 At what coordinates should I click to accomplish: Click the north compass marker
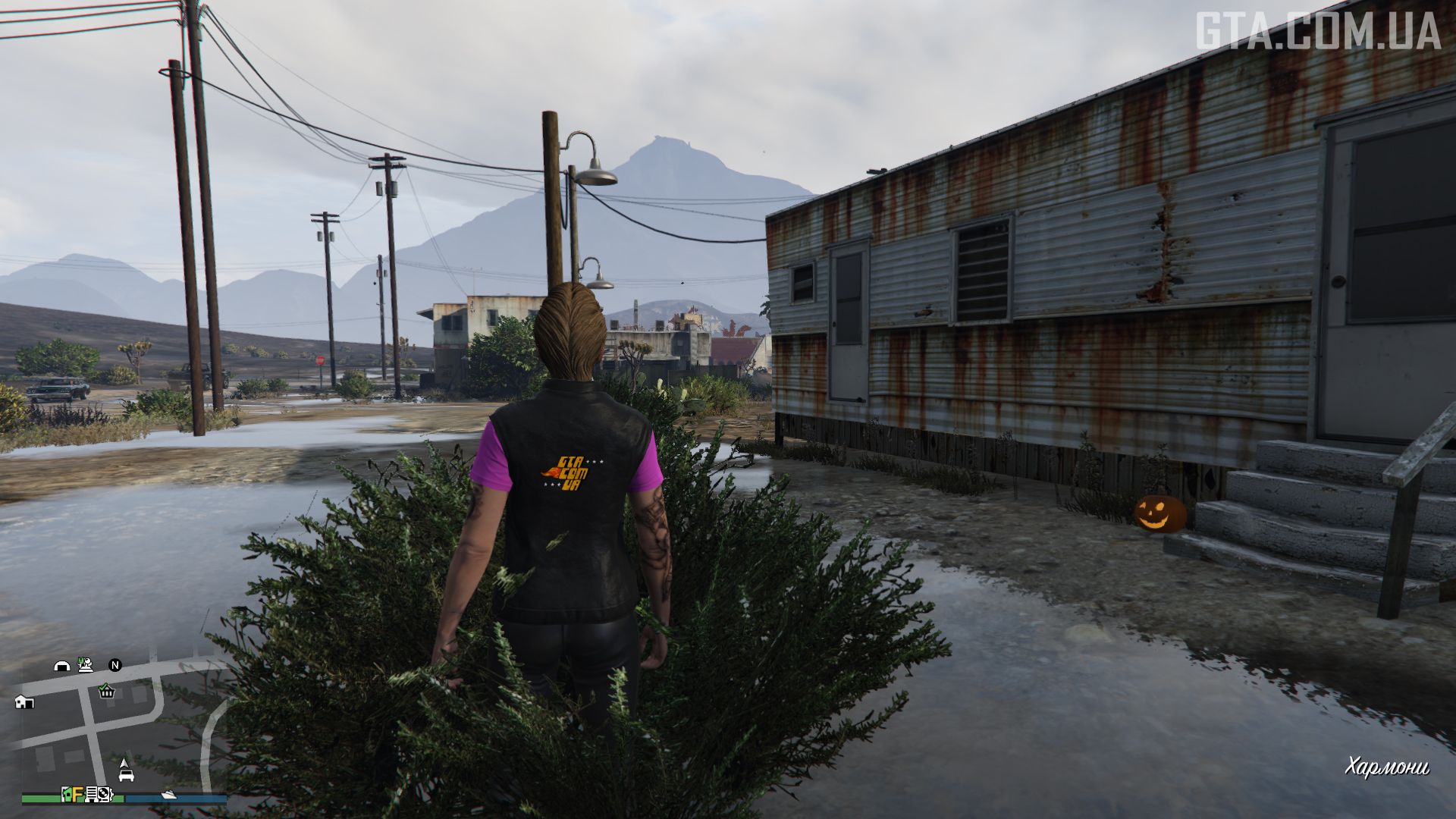pos(115,665)
